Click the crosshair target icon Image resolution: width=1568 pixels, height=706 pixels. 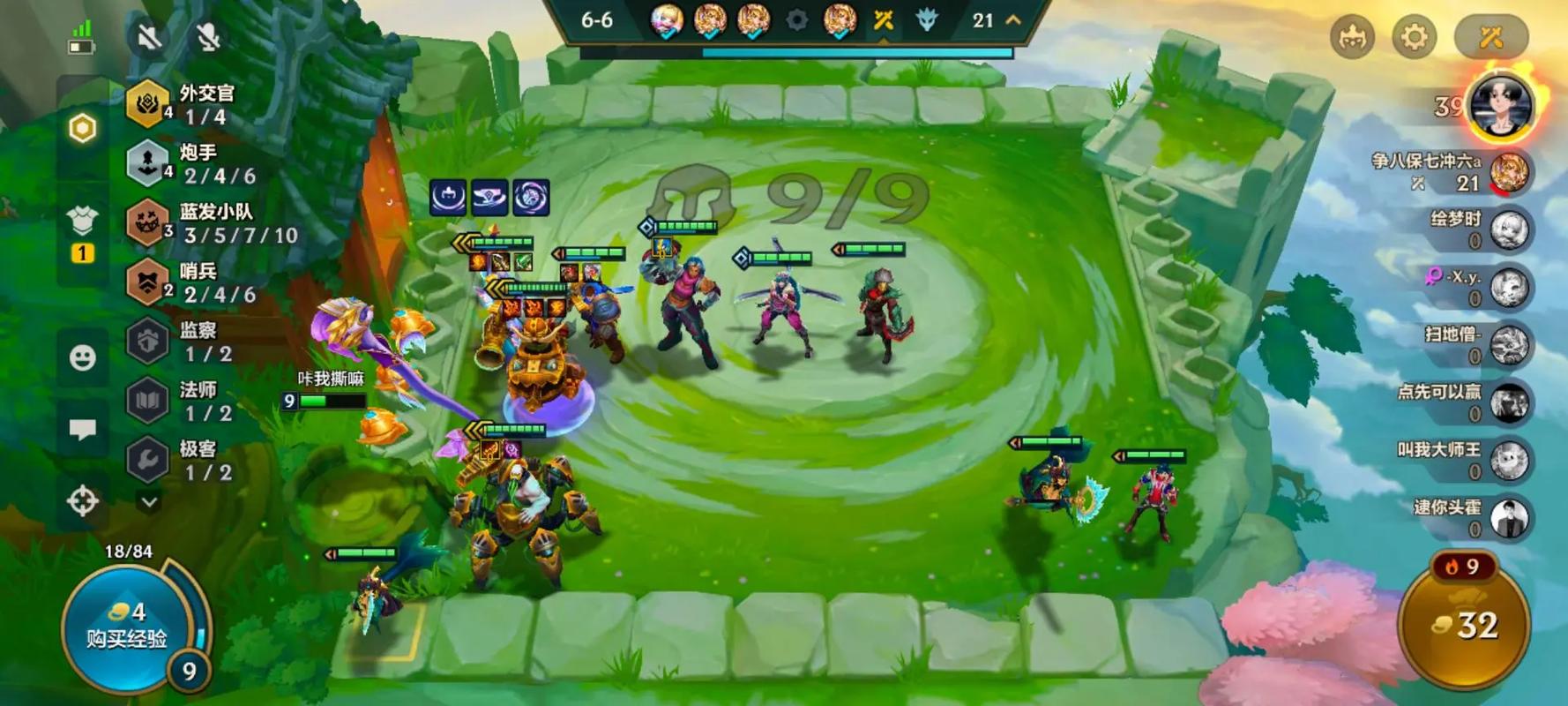pos(83,501)
